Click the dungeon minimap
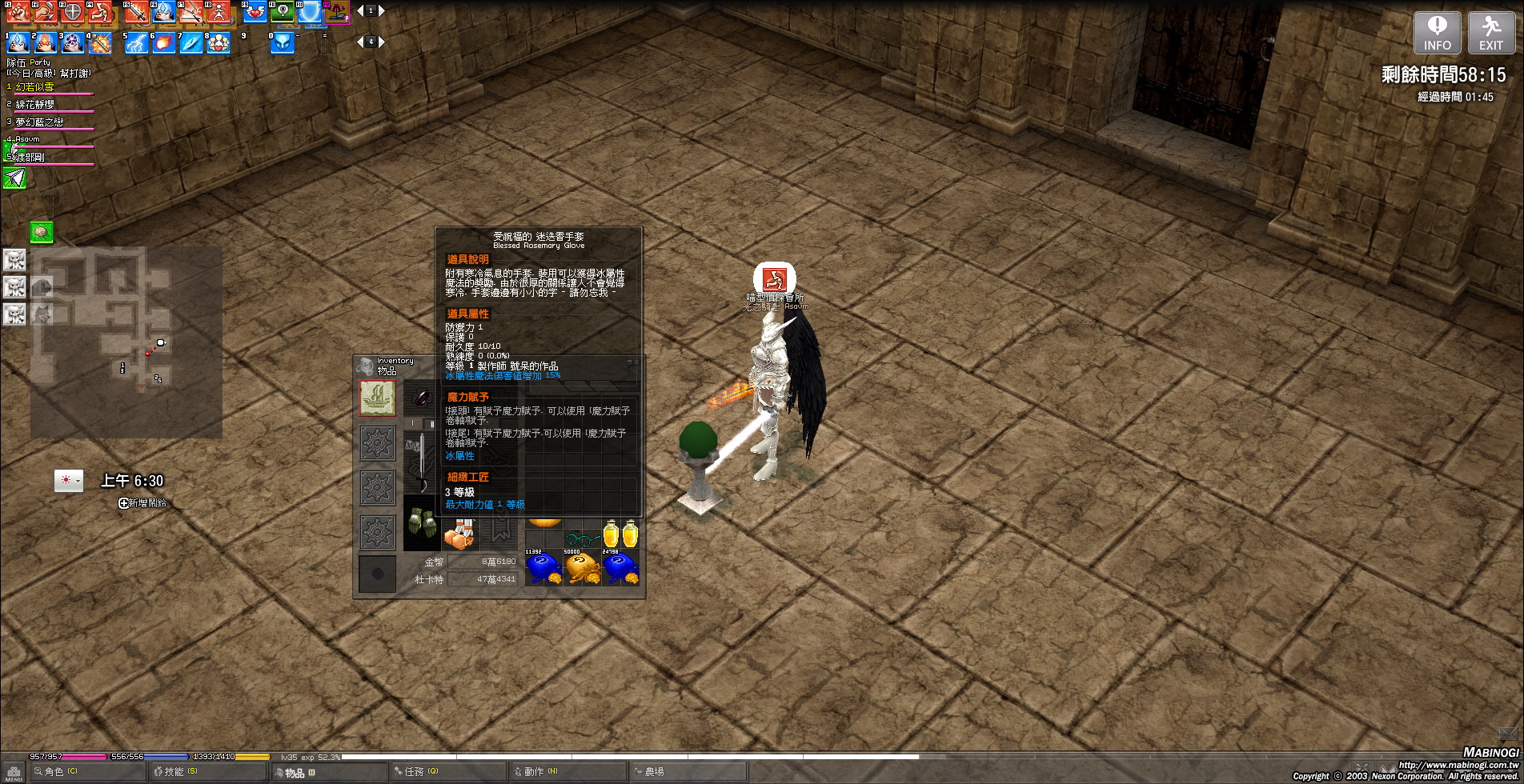Viewport: 1524px width, 784px height. click(126, 342)
